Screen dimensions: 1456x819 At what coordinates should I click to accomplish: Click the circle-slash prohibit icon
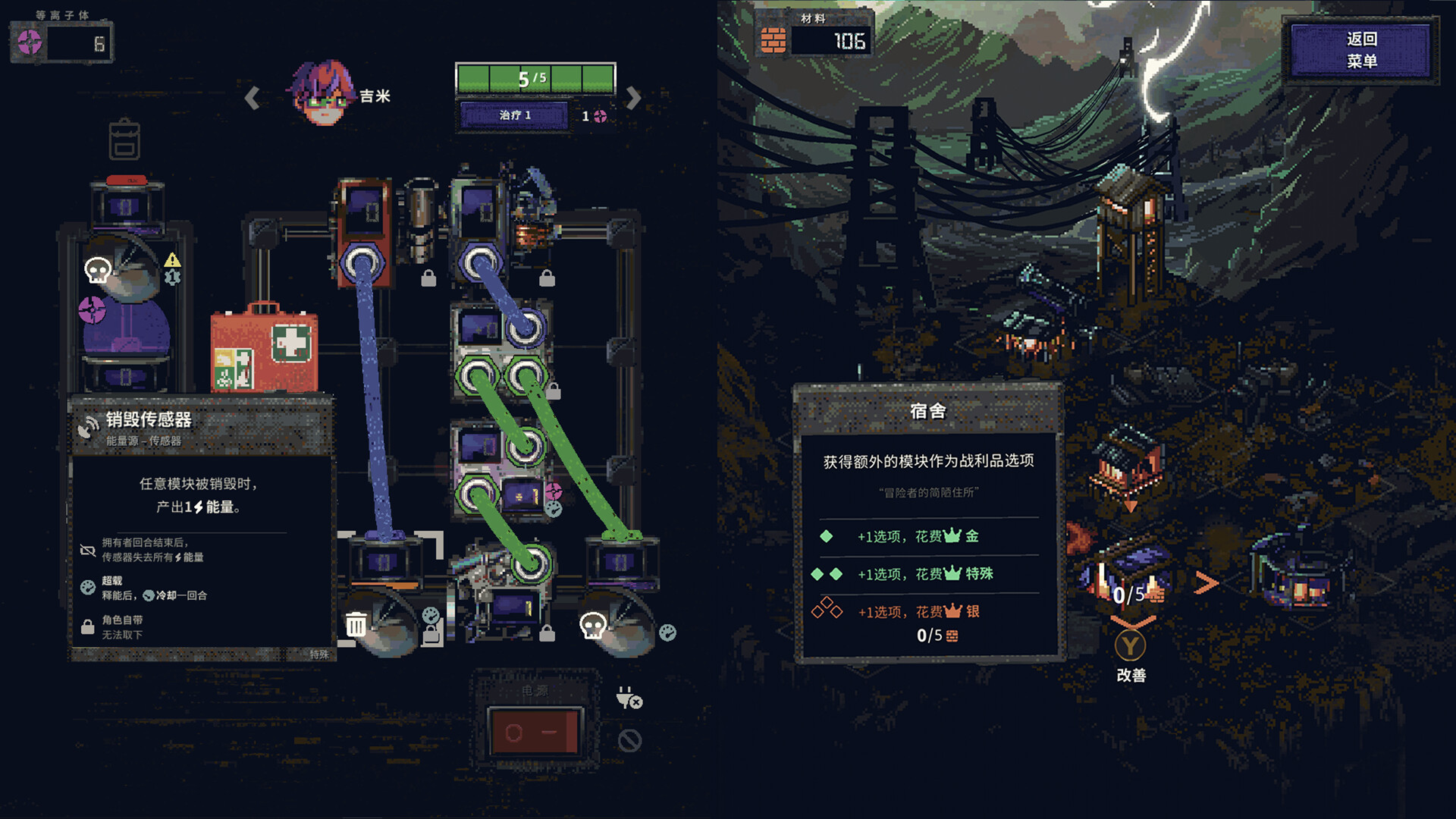coord(629,740)
